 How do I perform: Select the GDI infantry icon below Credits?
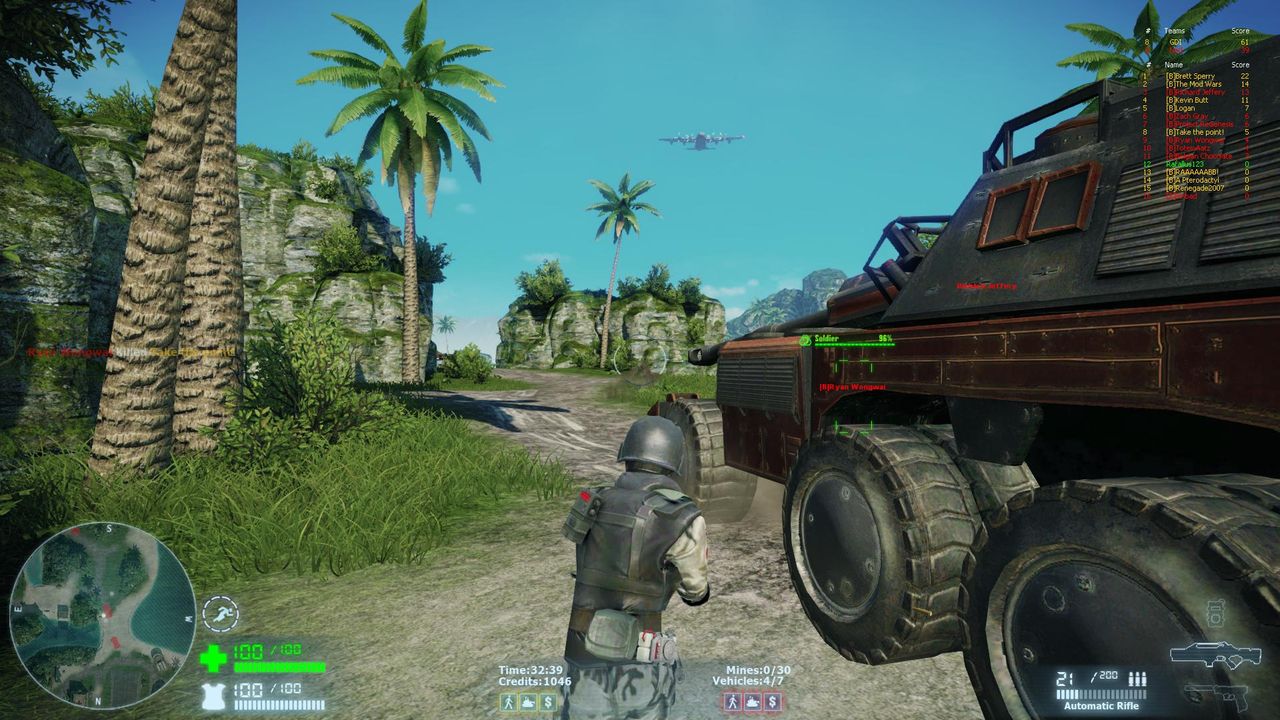508,702
